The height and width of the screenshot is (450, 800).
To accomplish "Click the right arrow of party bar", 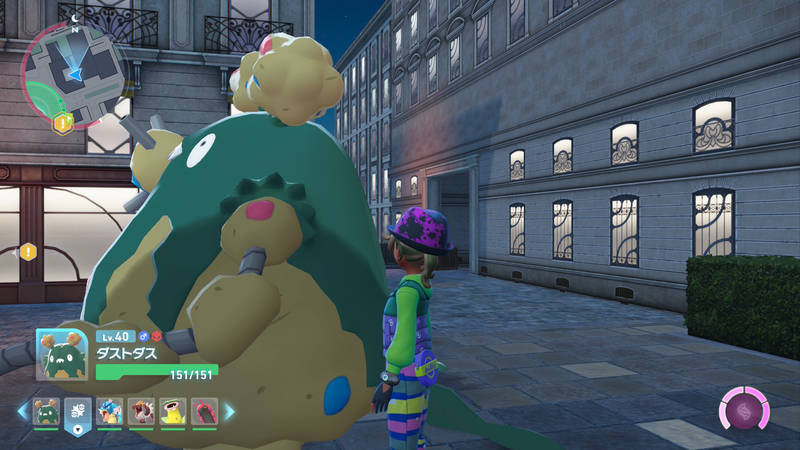I will point(229,411).
